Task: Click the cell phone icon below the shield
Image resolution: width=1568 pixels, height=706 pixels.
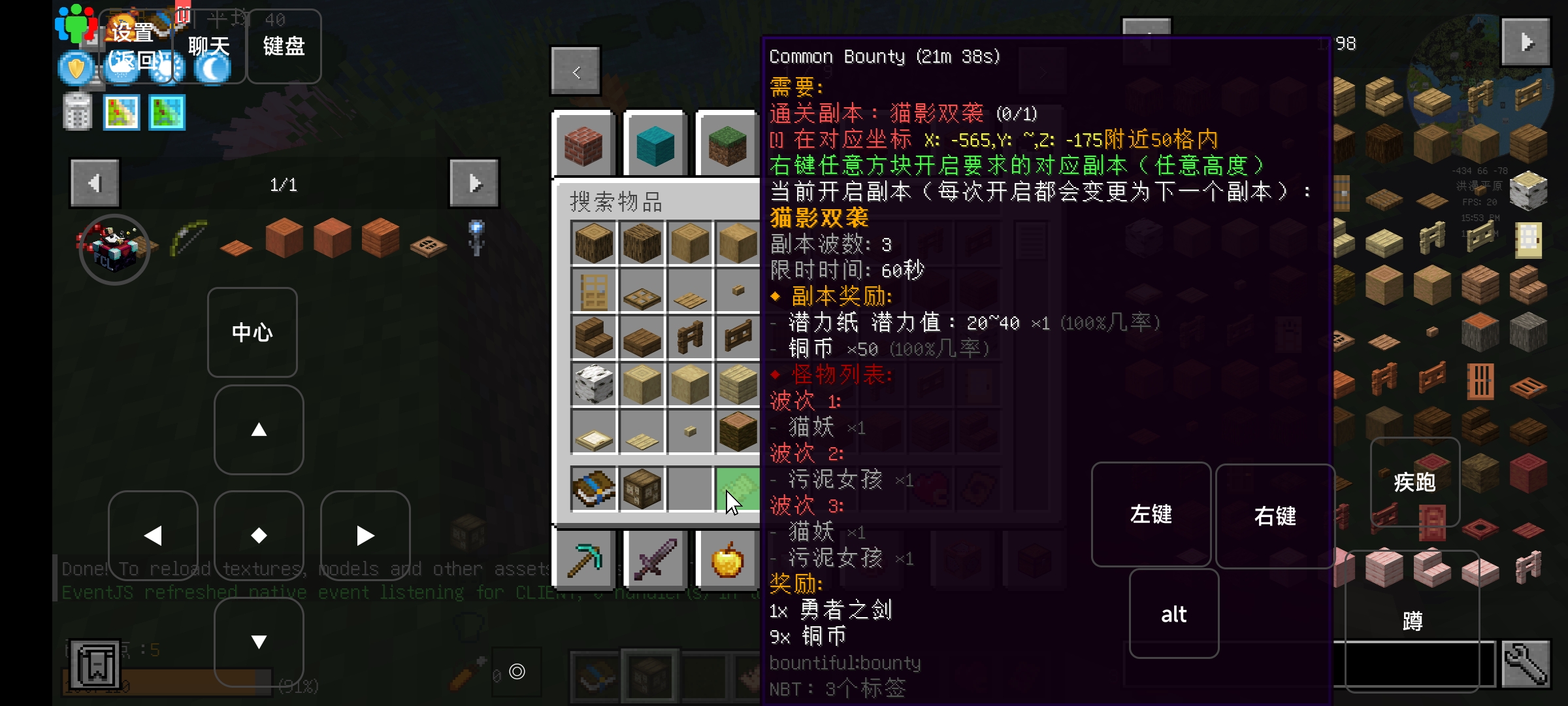Action: pyautogui.click(x=77, y=111)
